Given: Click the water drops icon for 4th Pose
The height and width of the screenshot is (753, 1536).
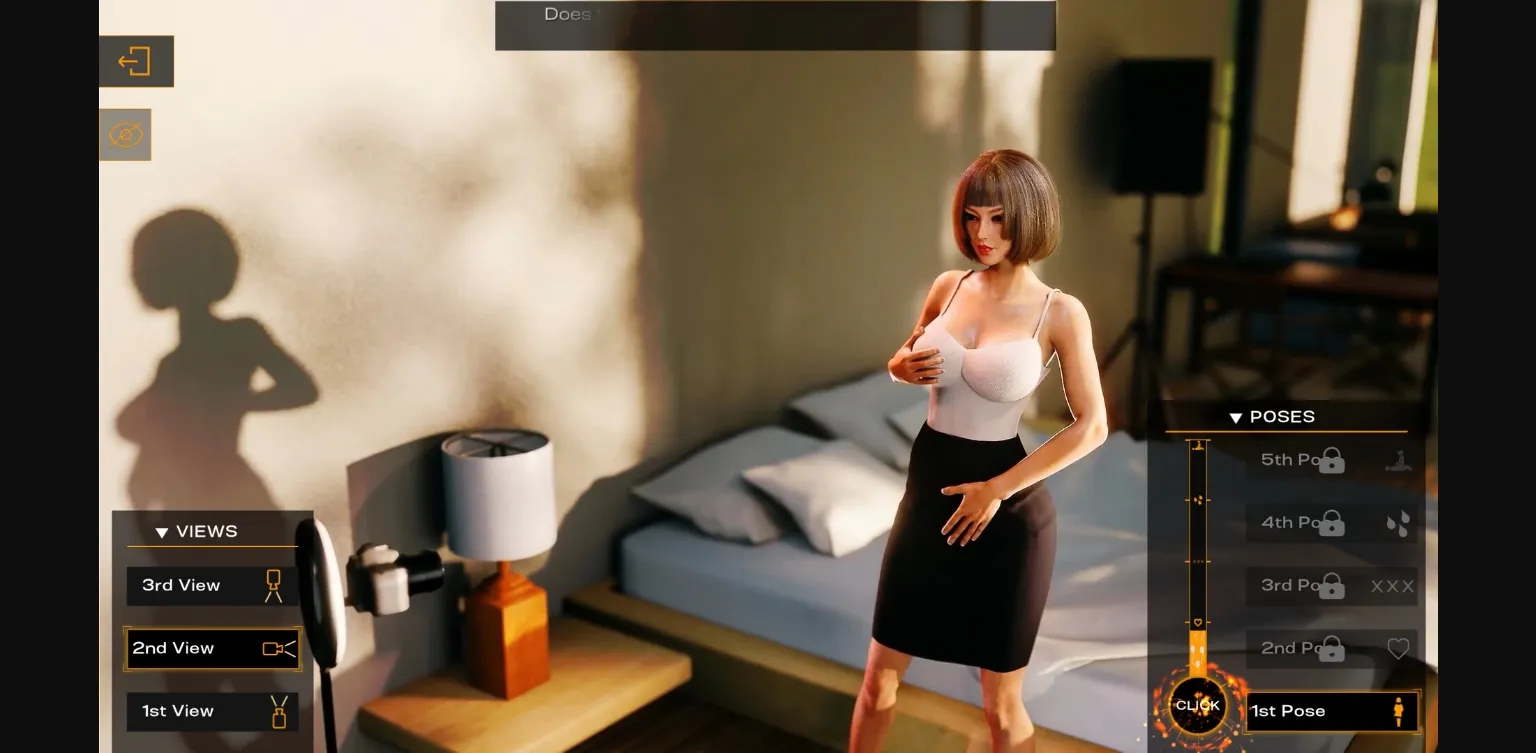Looking at the screenshot, I should pyautogui.click(x=1398, y=524).
